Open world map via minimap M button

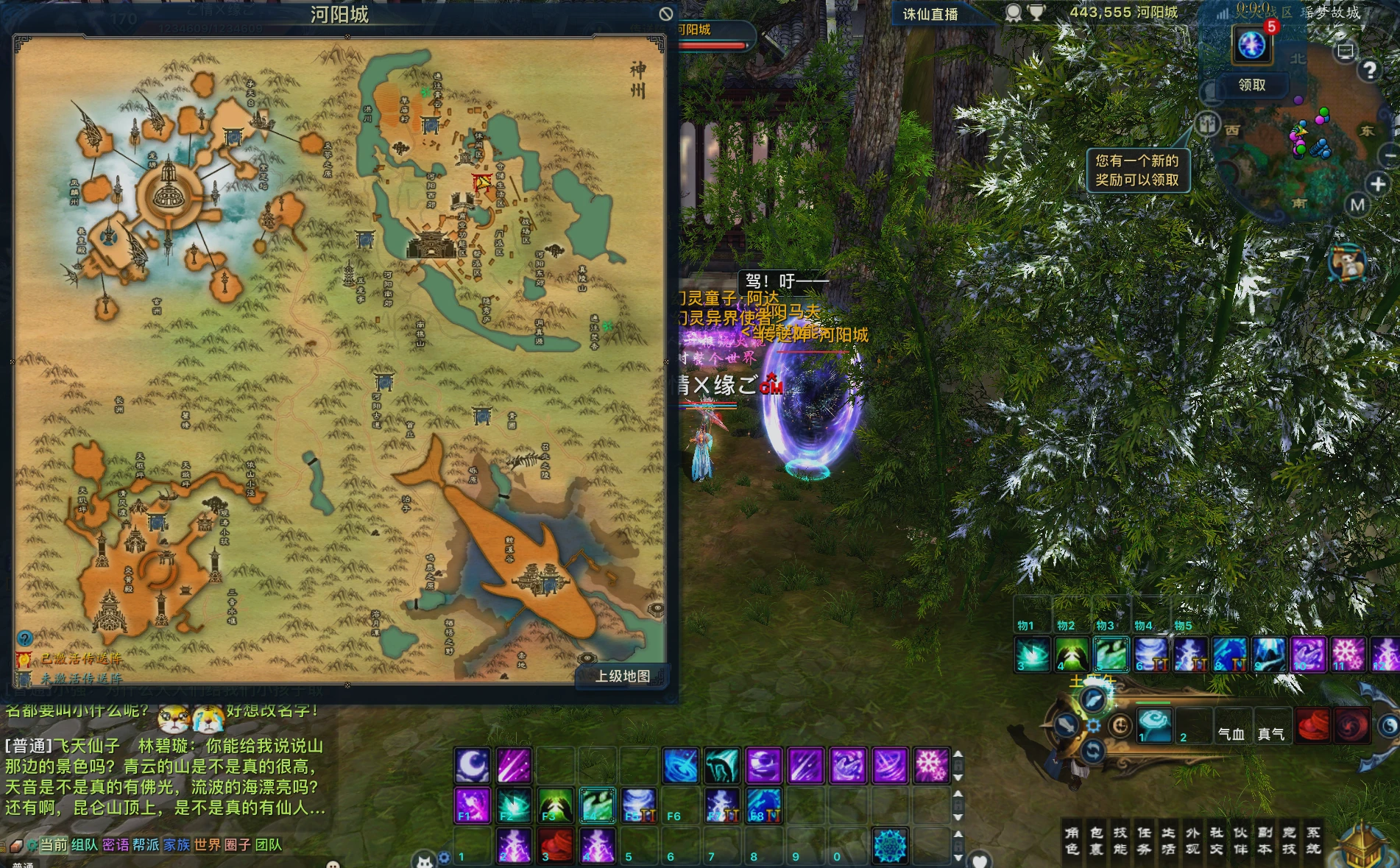pos(1357,205)
